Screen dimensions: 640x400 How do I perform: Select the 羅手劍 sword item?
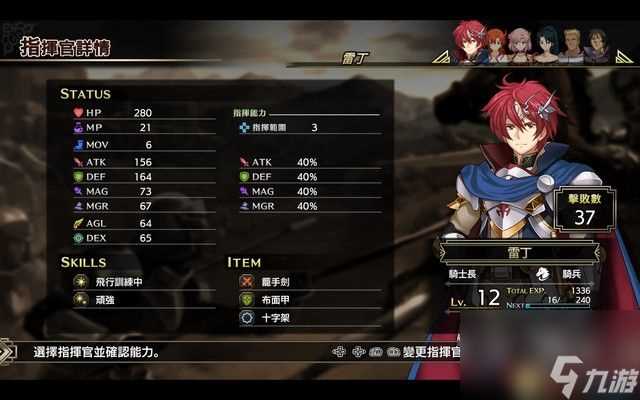coord(278,283)
